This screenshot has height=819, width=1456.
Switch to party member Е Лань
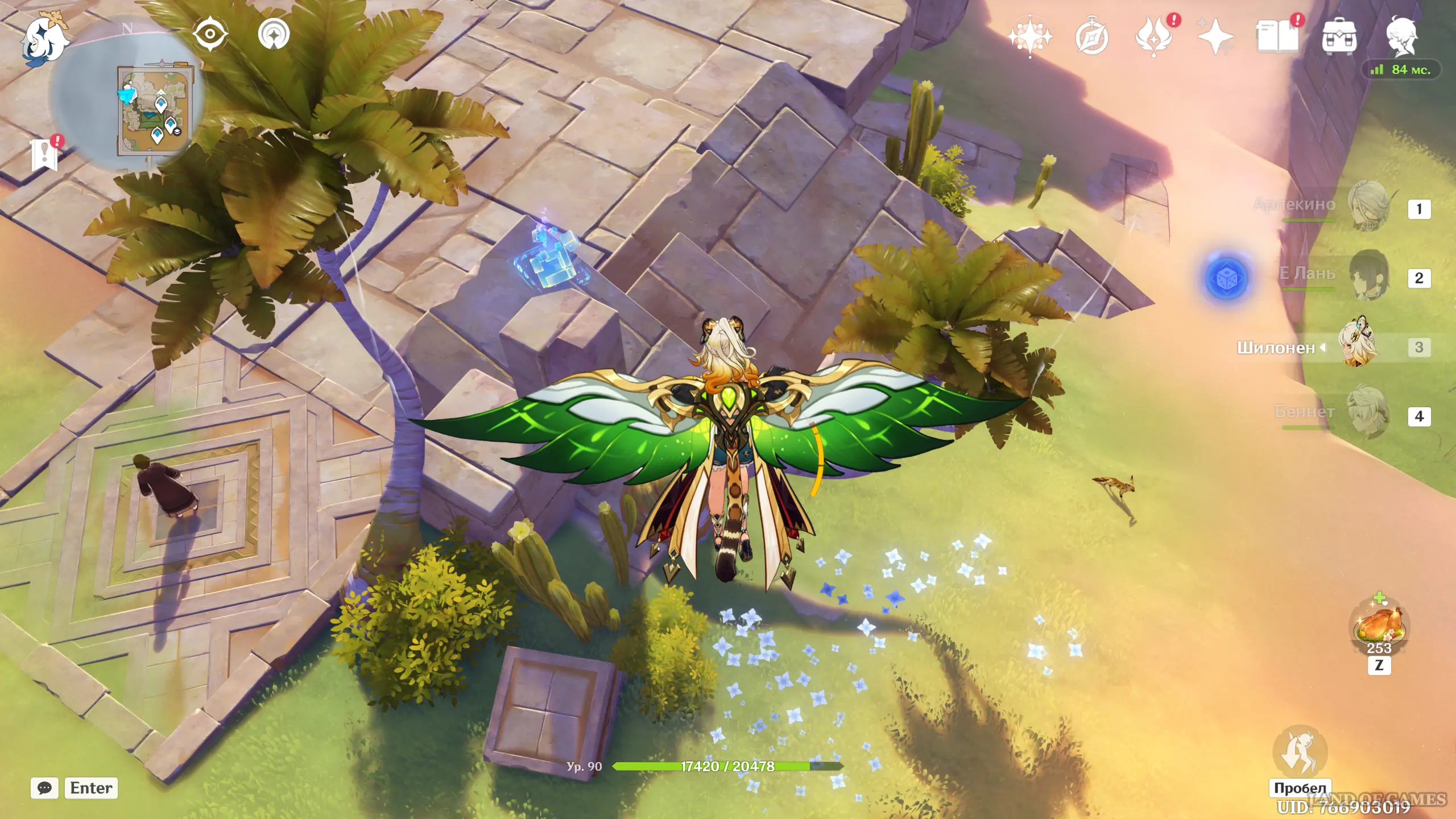pyautogui.click(x=1368, y=275)
